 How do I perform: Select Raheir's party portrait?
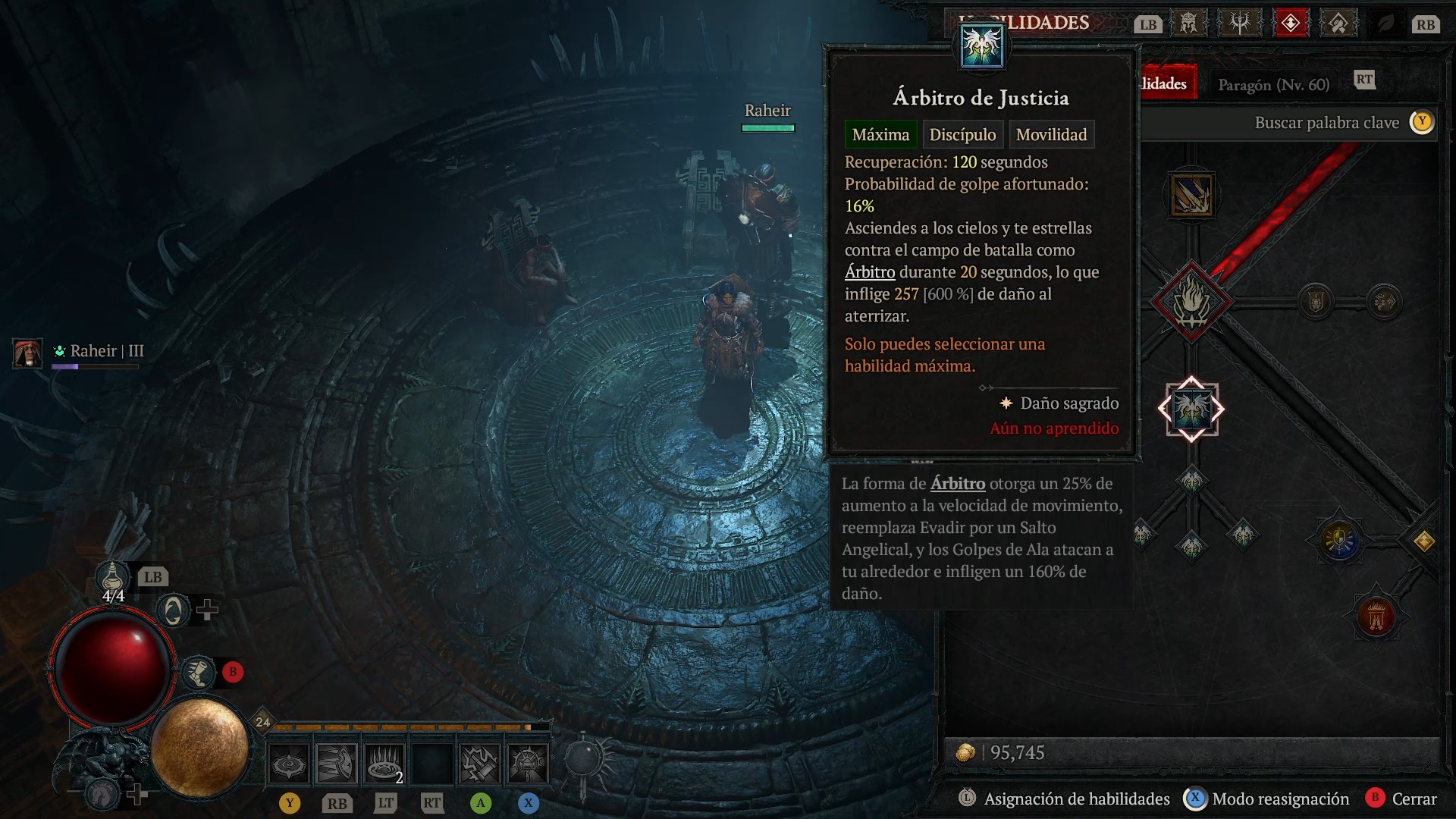click(x=28, y=353)
